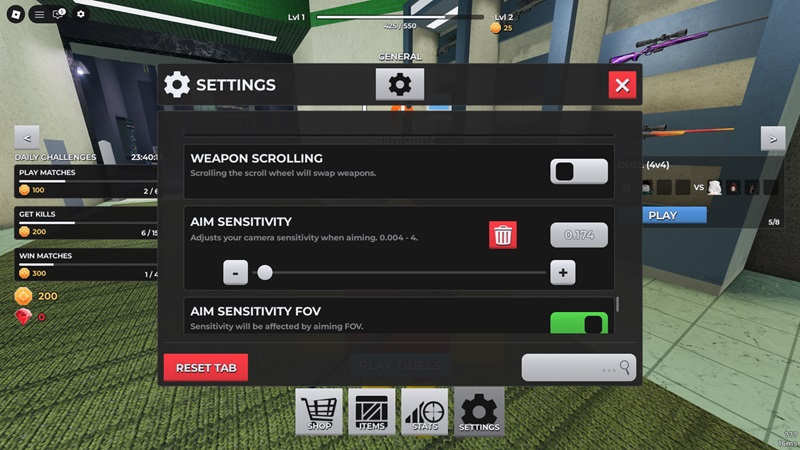Toggle the Aim Sensitivity FOV switch

point(578,323)
